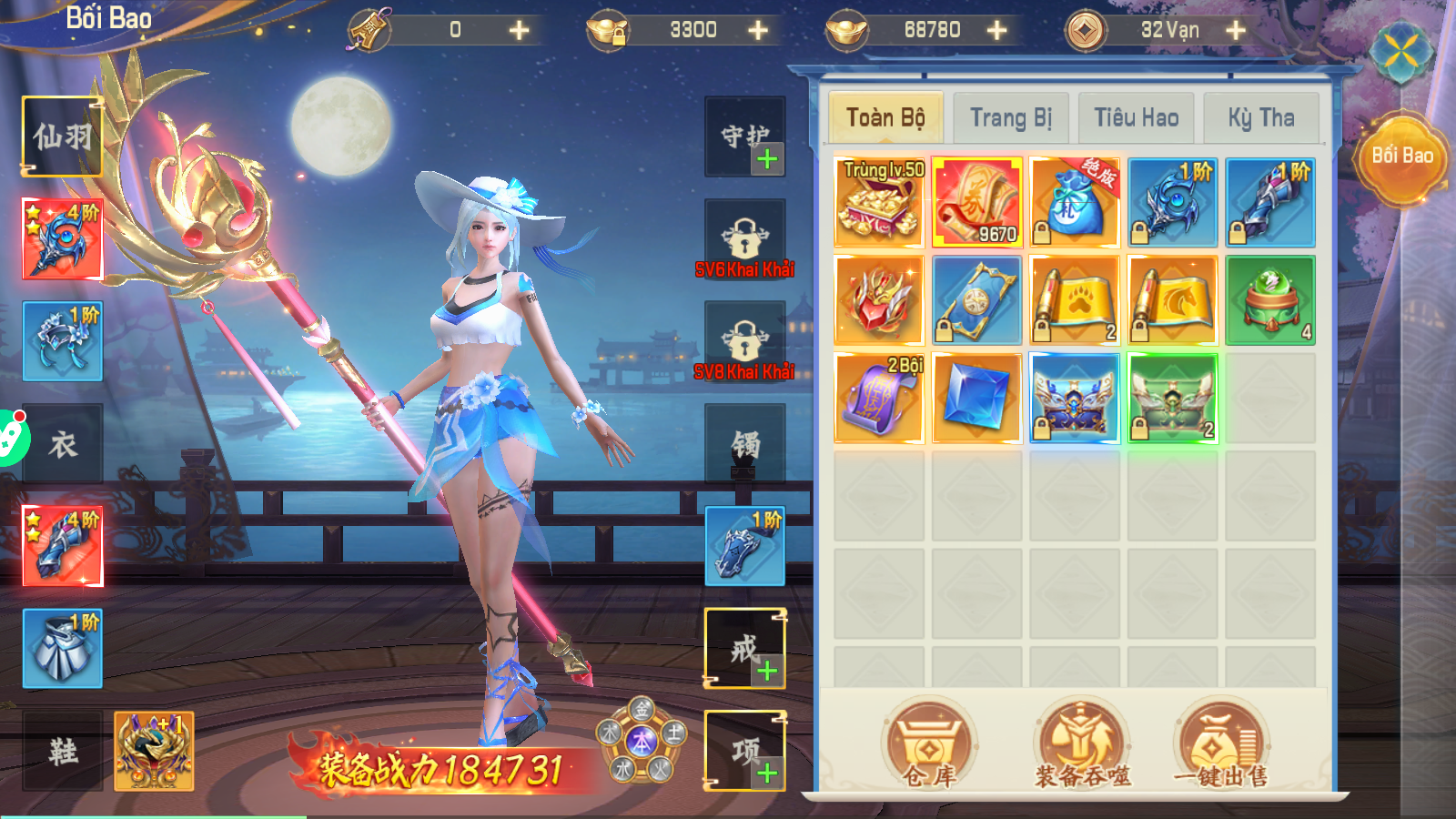Use the 一键出售 quick sell button
1456x819 pixels.
(x=1220, y=743)
